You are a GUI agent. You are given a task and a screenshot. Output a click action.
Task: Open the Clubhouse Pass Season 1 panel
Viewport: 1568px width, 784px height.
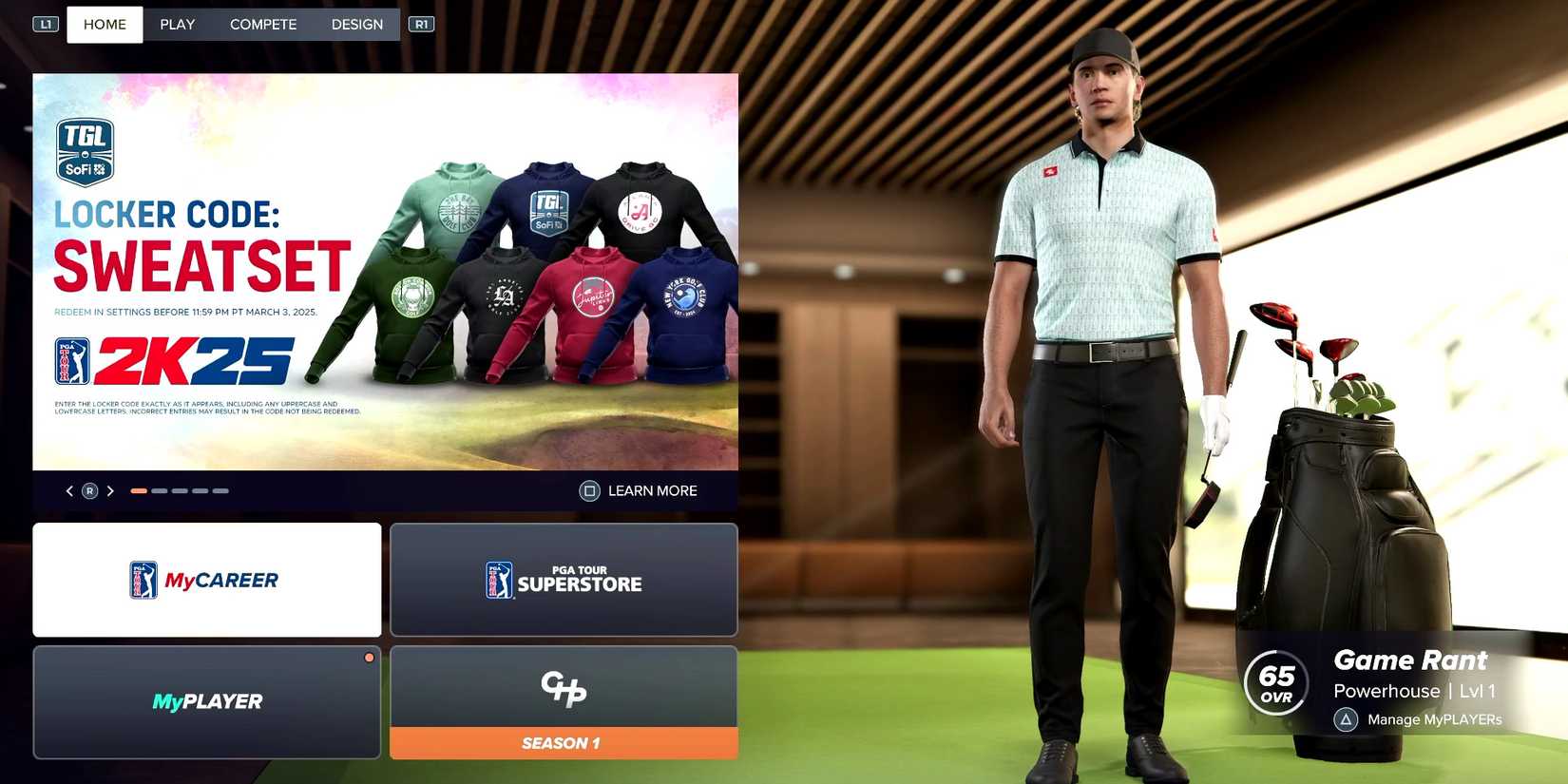click(x=563, y=691)
